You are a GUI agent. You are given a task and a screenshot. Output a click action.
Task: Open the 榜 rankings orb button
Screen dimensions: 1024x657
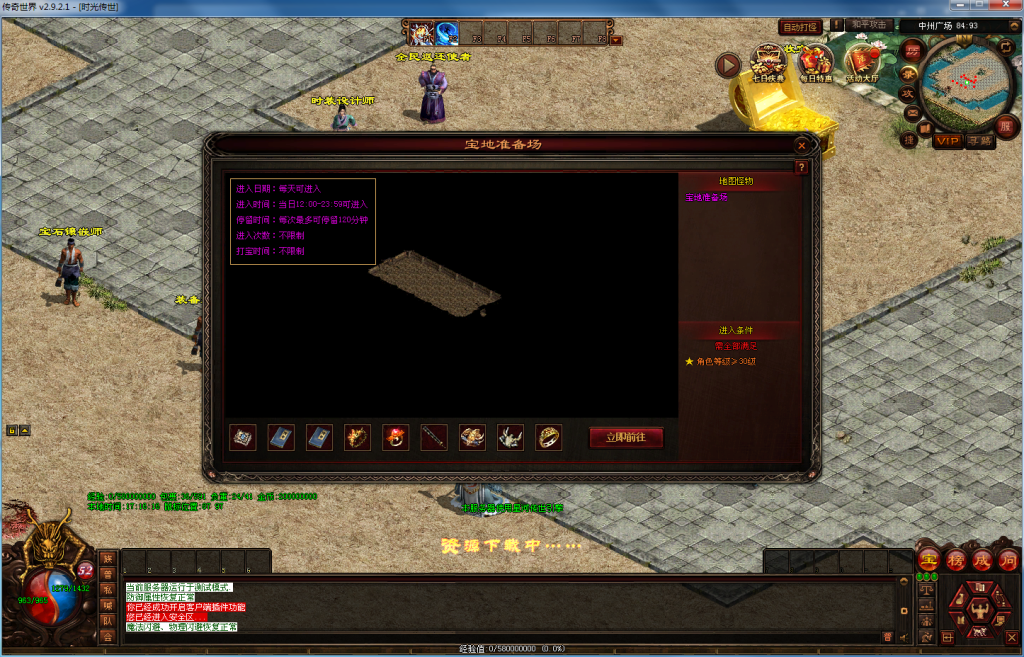(955, 559)
